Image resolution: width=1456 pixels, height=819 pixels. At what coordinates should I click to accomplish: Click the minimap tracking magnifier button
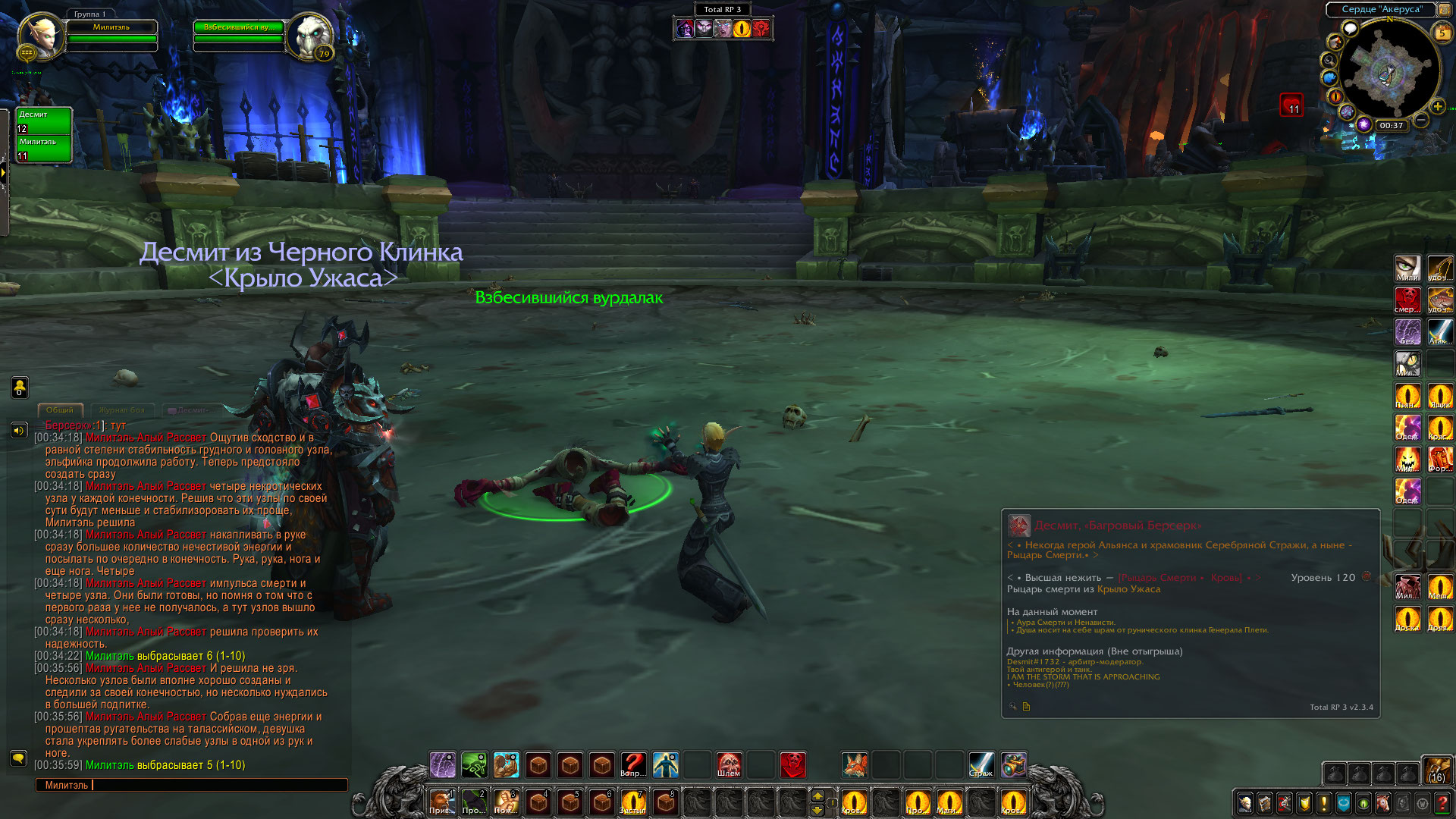point(1329,60)
